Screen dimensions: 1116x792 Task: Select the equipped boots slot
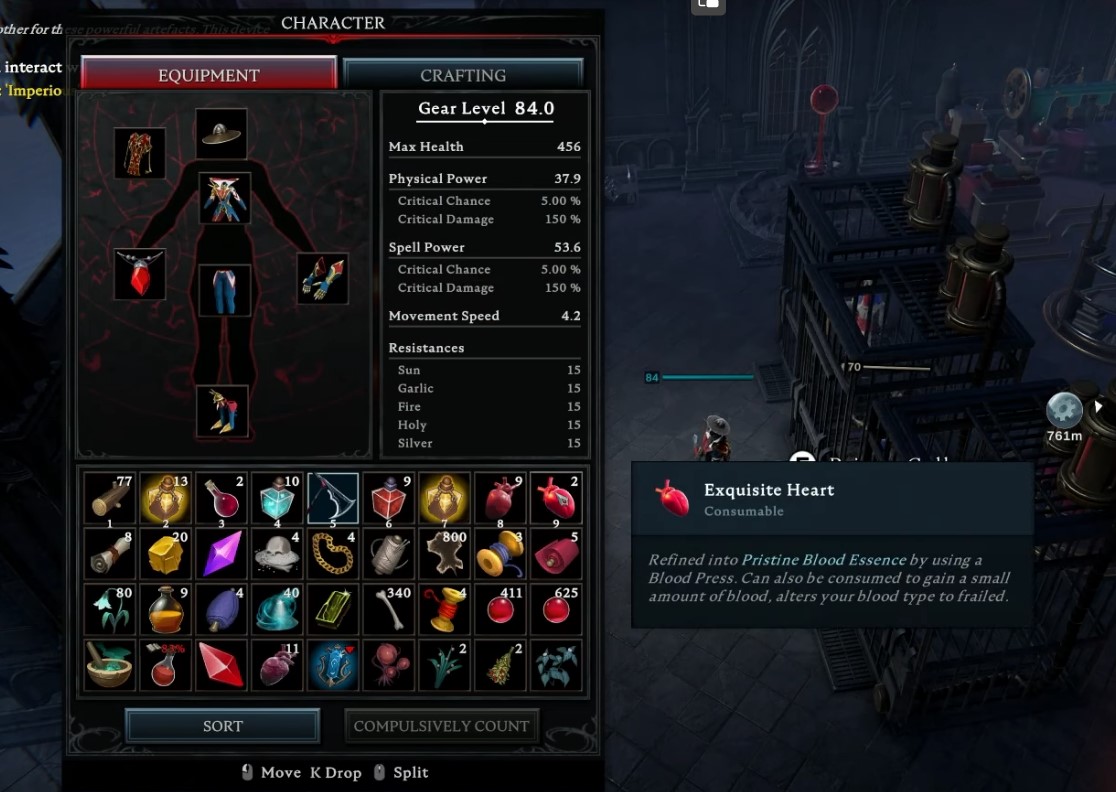click(222, 410)
